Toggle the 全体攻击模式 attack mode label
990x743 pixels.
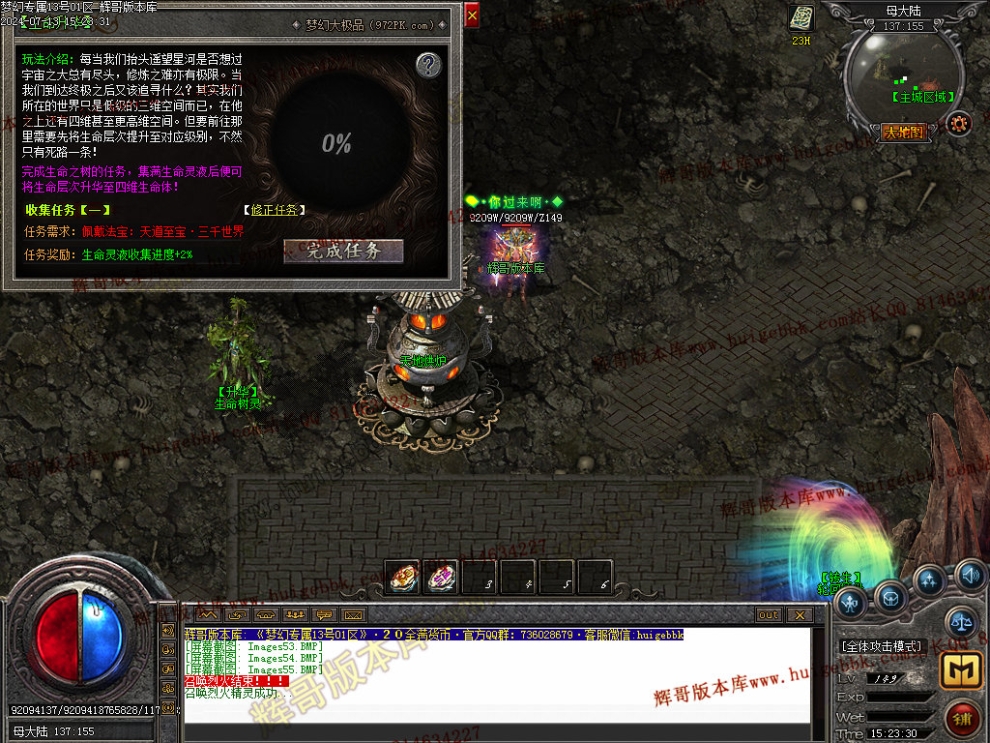(x=881, y=646)
